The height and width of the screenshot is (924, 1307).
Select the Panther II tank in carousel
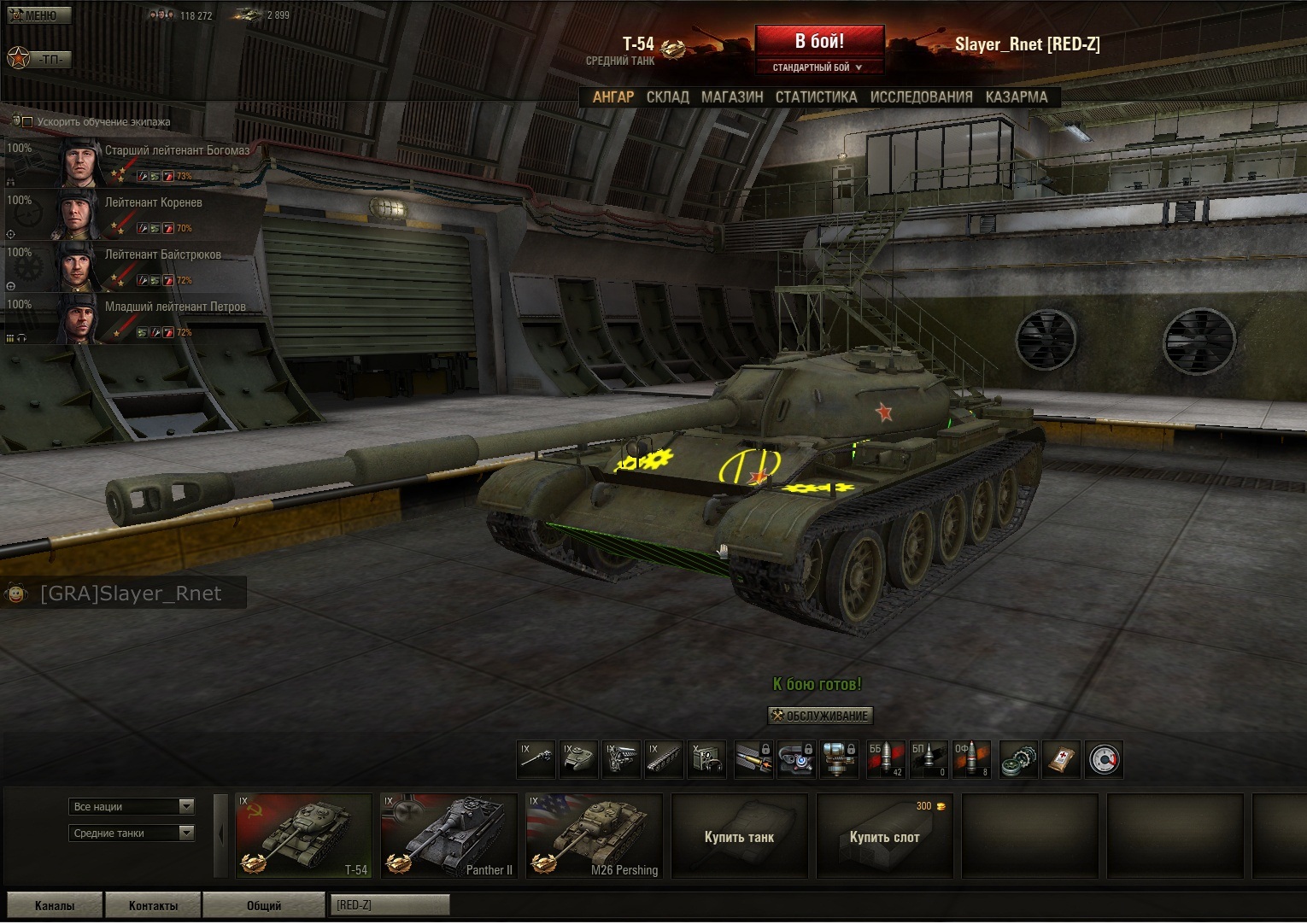click(x=448, y=836)
